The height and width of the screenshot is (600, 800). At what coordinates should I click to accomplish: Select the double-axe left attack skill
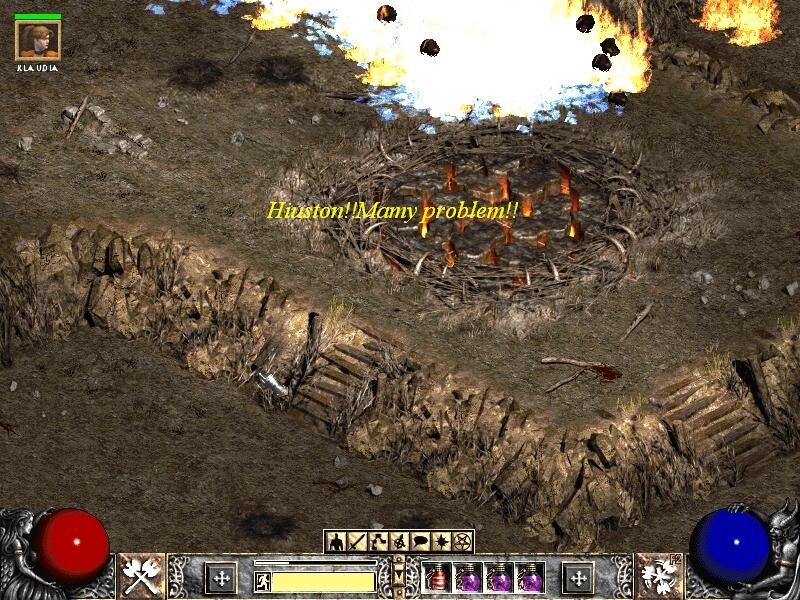point(142,576)
